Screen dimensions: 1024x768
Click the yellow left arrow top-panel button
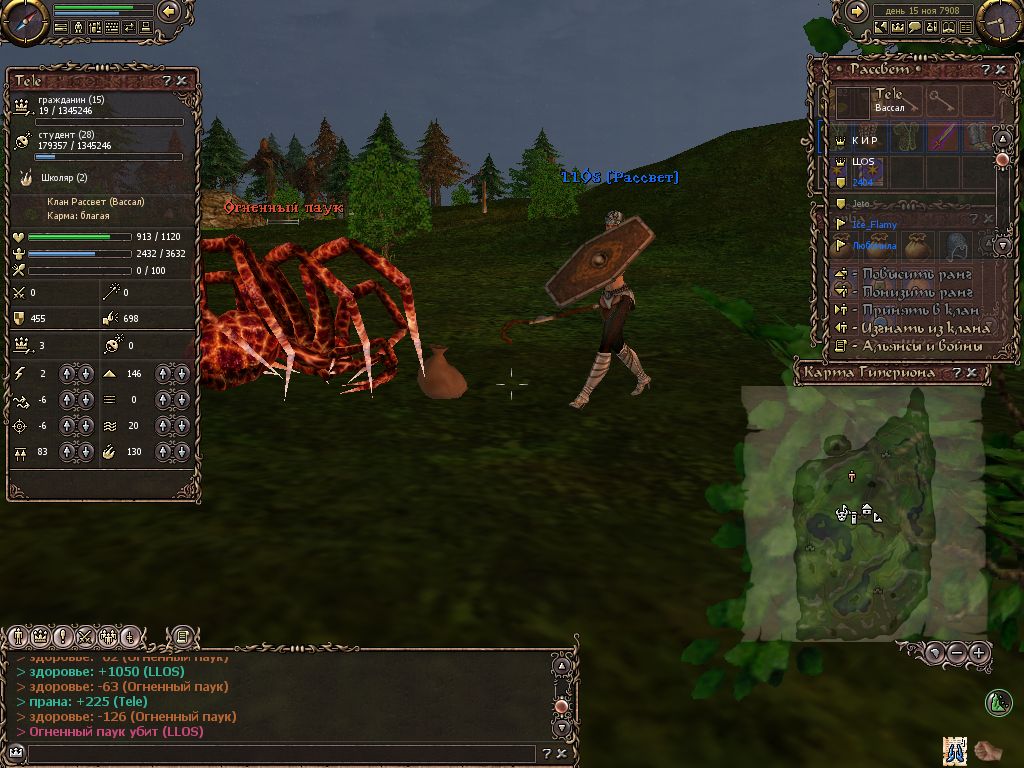tap(169, 12)
